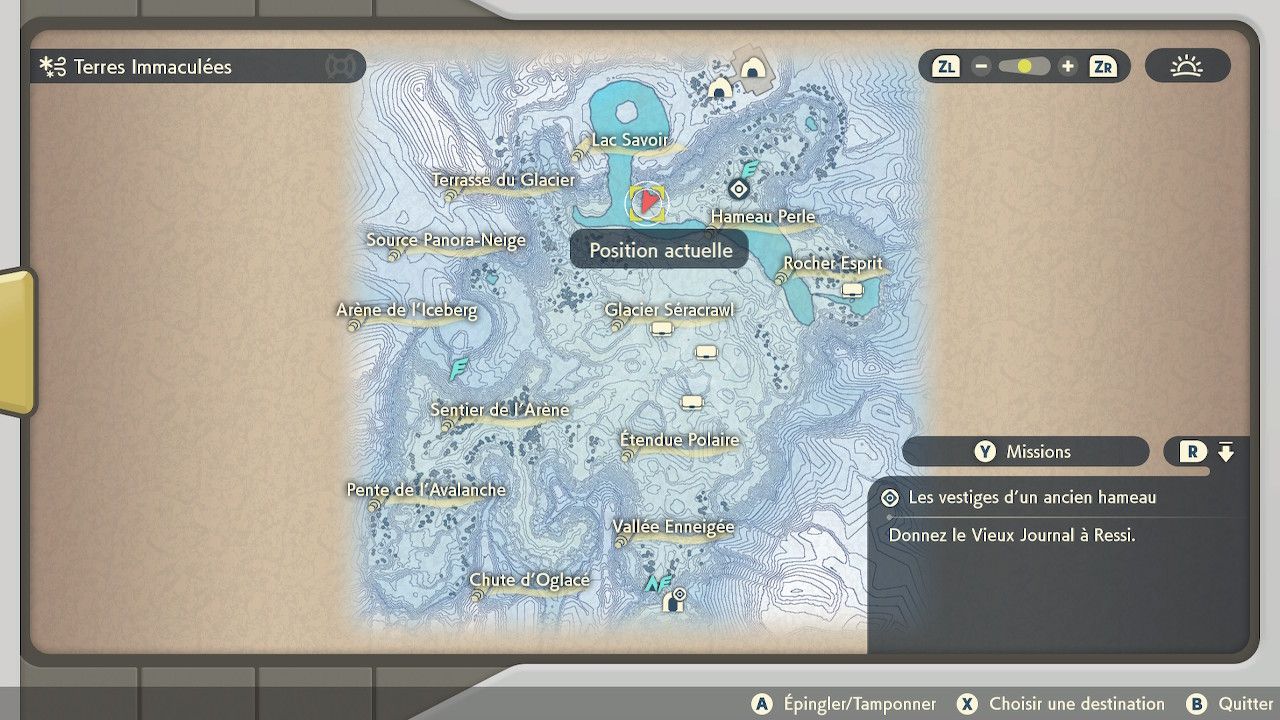Screen dimensions: 1280x720
Task: Click the sun time-of-day icon
Action: coord(1187,67)
